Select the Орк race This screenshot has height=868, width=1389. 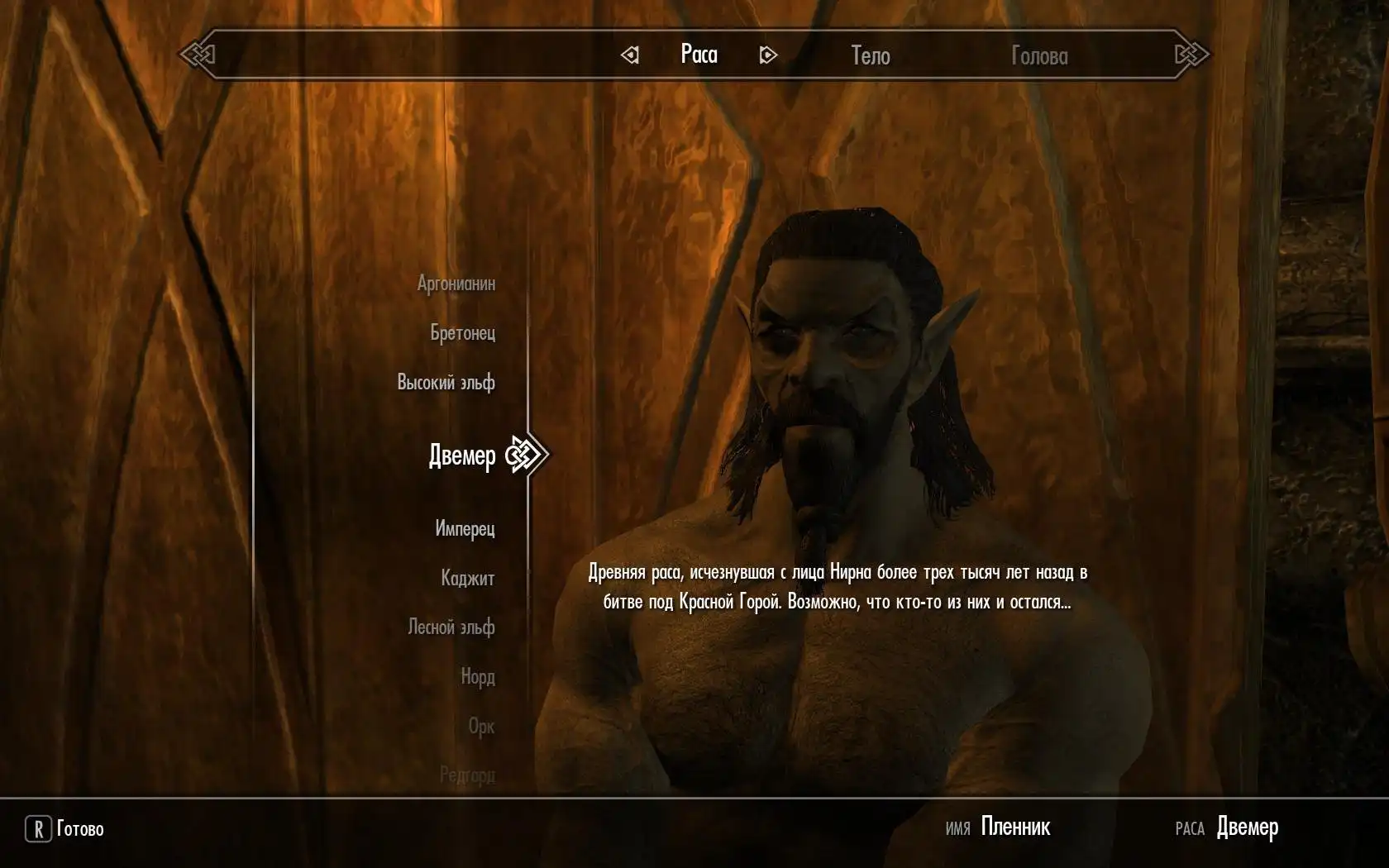(x=481, y=726)
